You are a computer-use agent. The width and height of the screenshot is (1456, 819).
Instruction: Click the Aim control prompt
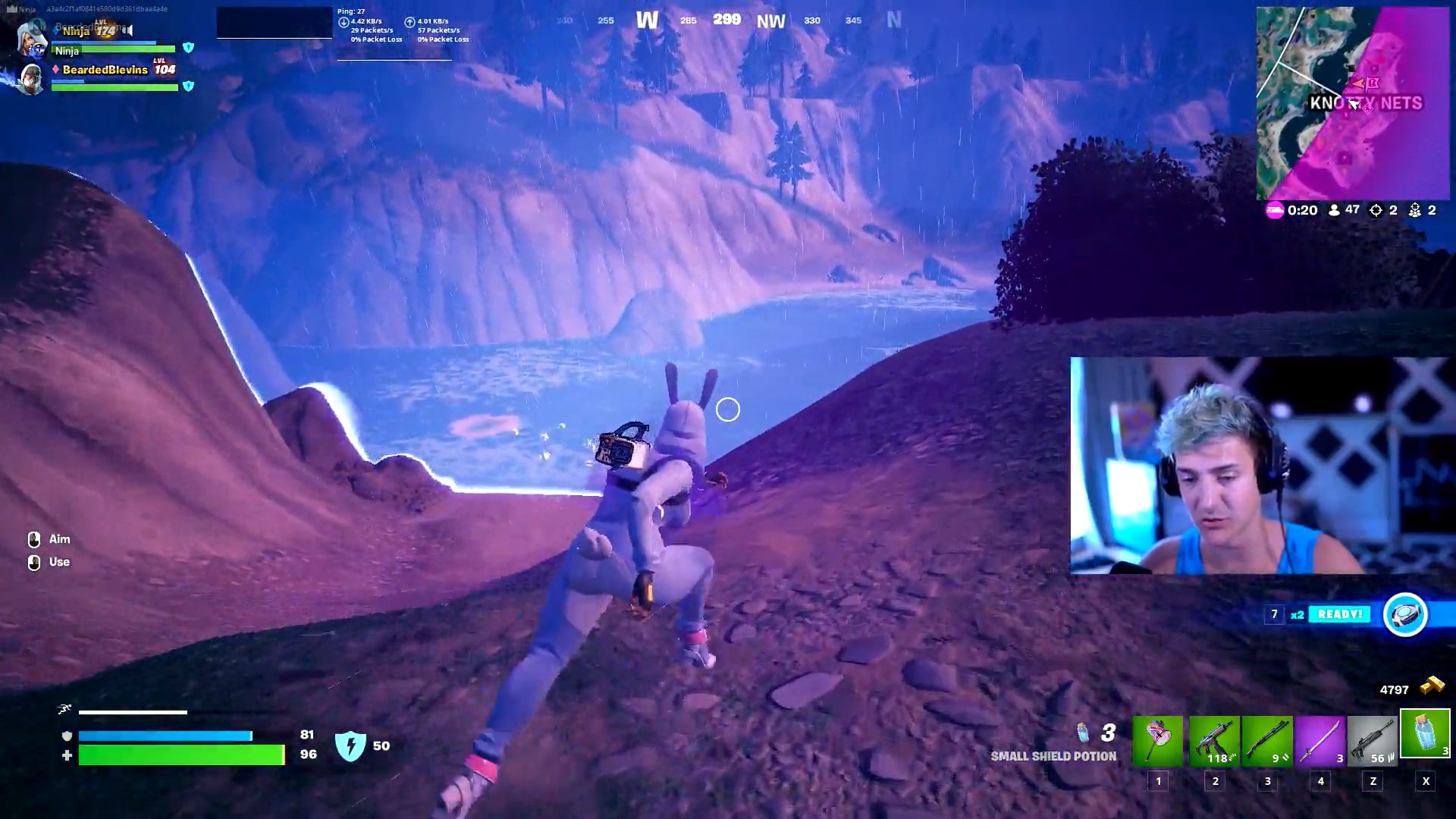coord(49,539)
